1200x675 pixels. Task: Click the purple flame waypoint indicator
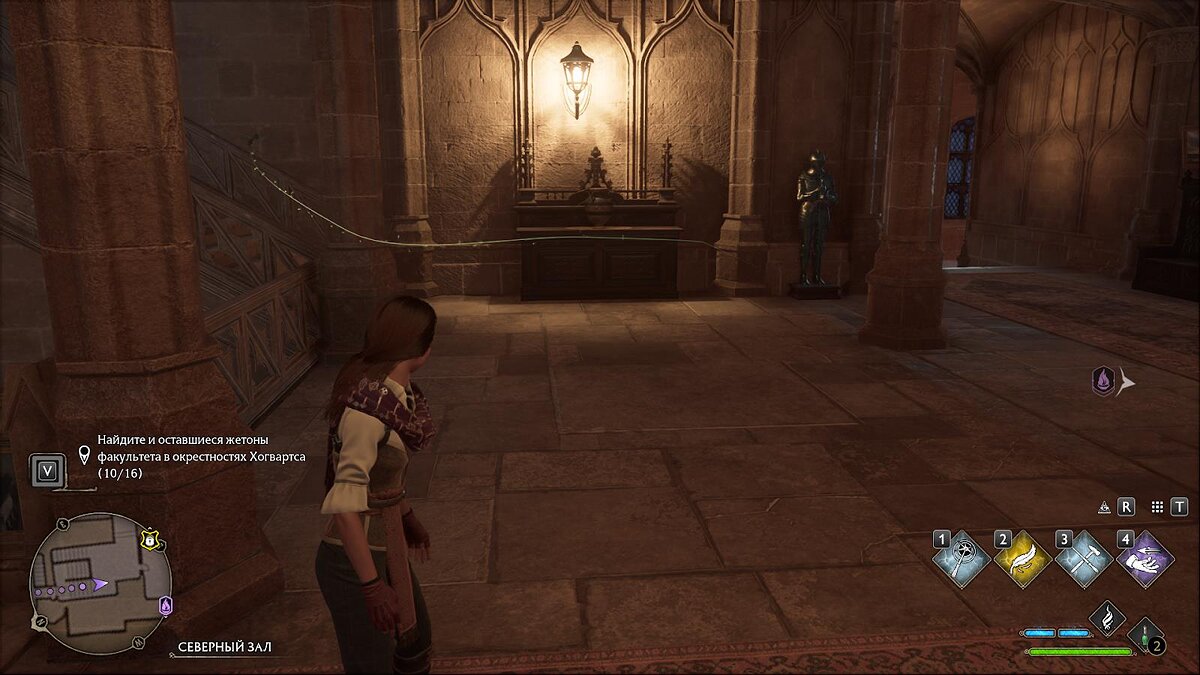(x=1103, y=380)
